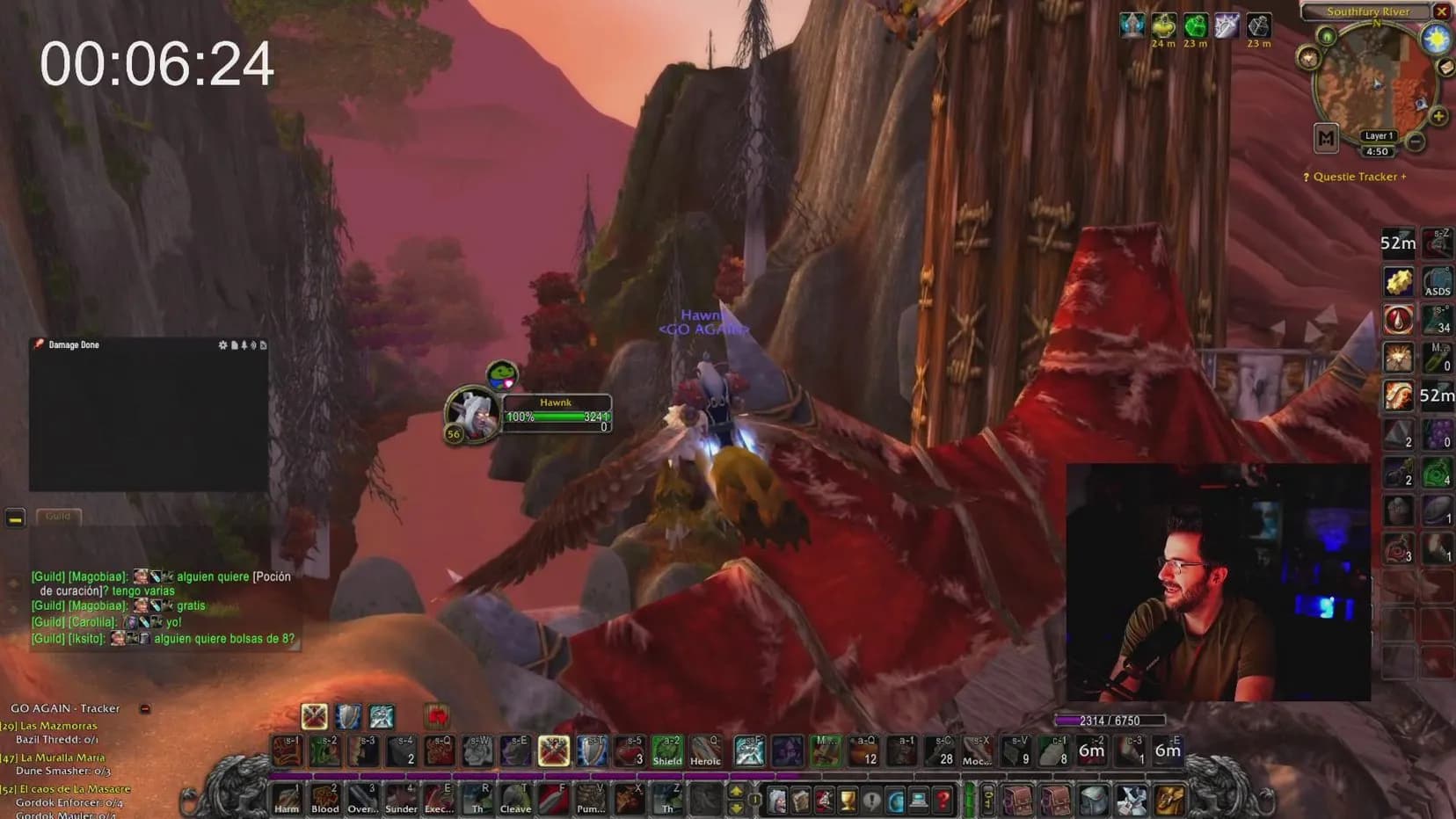Collapse the GO AGAIN tracker
The image size is (1456, 819).
(x=145, y=708)
